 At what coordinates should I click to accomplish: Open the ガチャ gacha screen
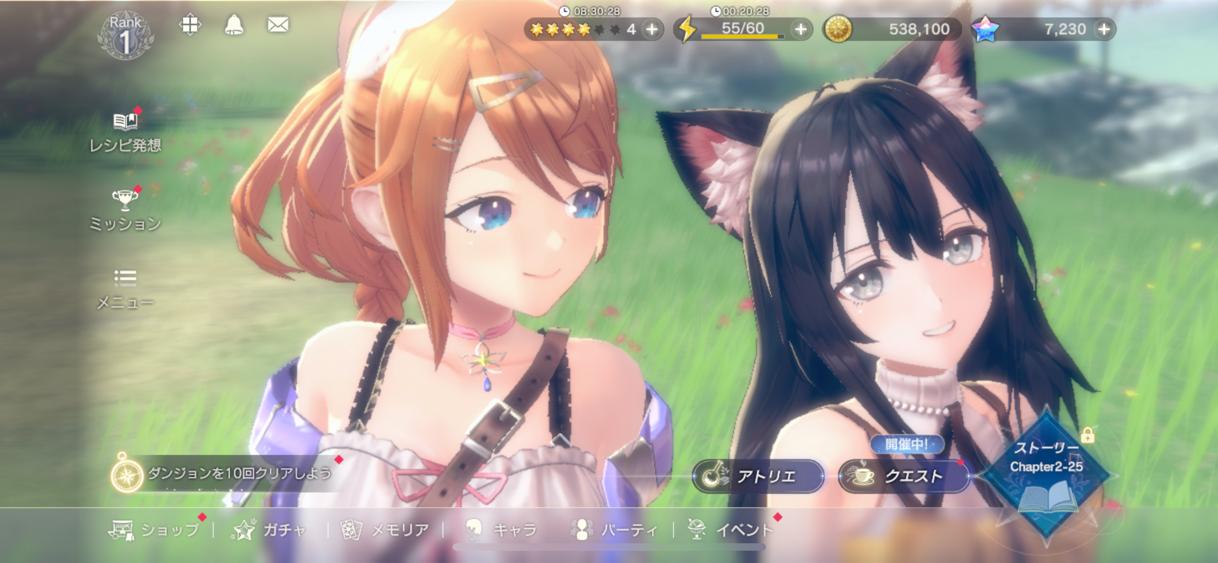tap(270, 530)
